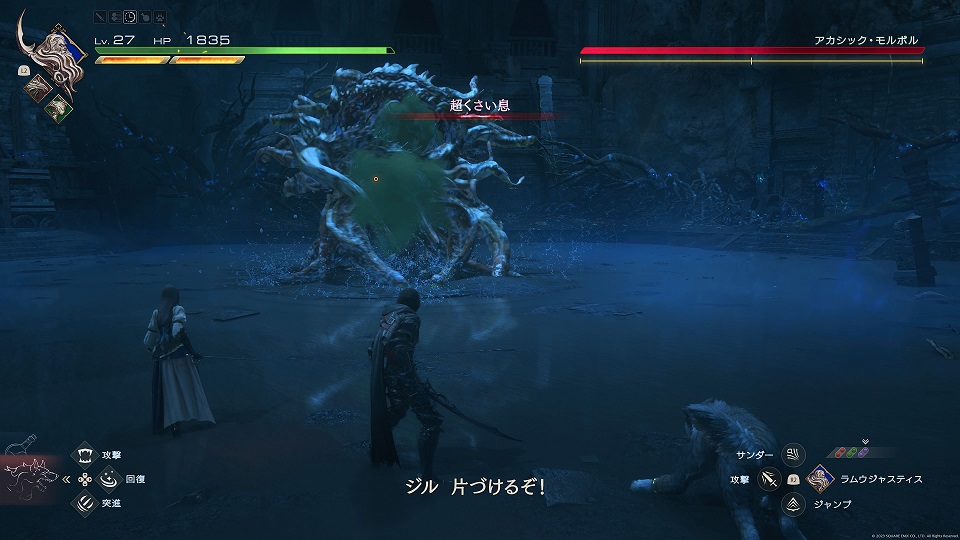
Task: Use the ジャンプ jump action icon
Action: click(794, 505)
